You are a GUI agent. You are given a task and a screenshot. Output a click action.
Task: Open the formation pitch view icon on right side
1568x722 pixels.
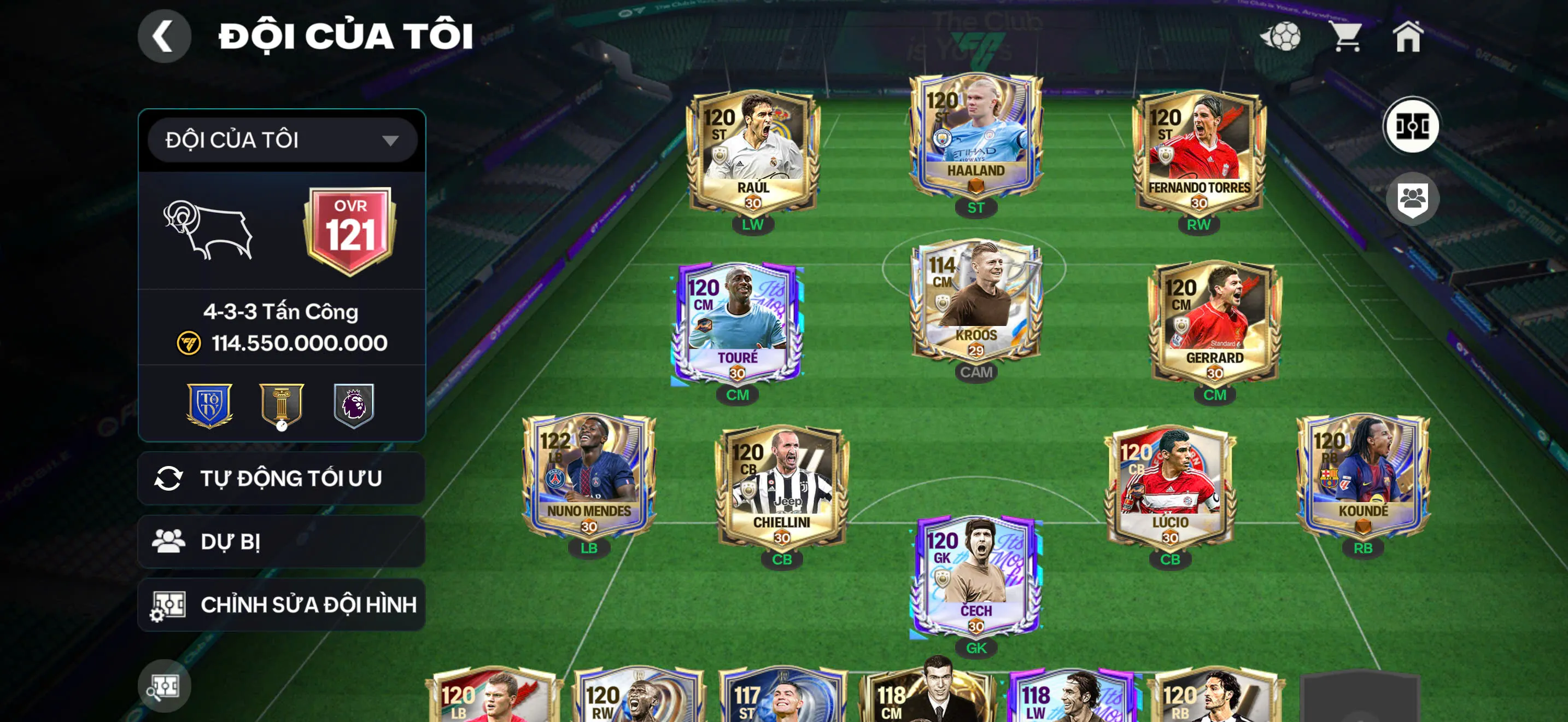coord(1413,125)
